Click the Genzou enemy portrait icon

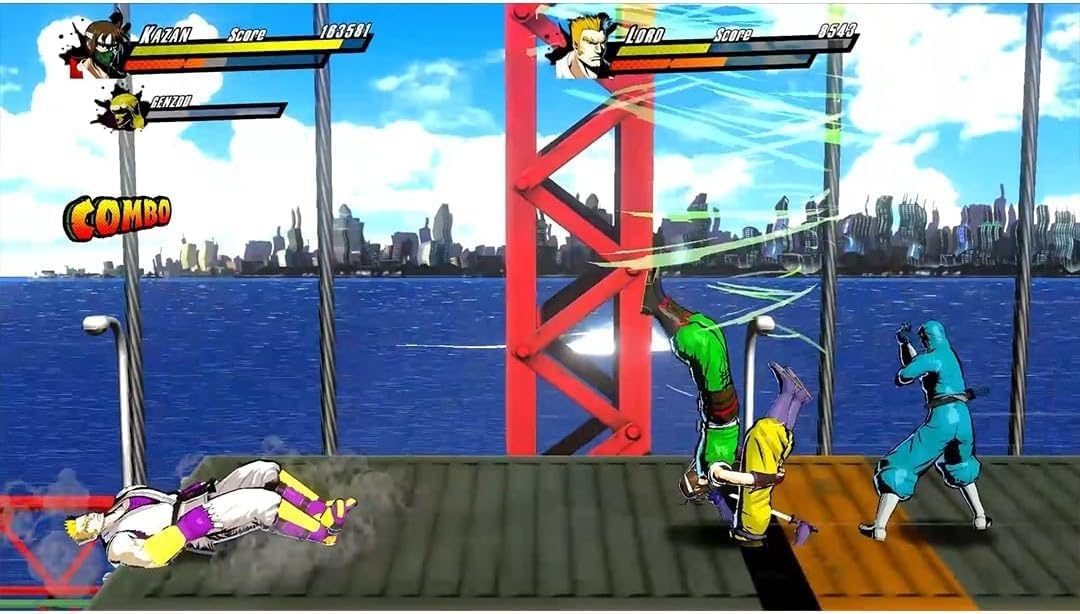click(123, 107)
